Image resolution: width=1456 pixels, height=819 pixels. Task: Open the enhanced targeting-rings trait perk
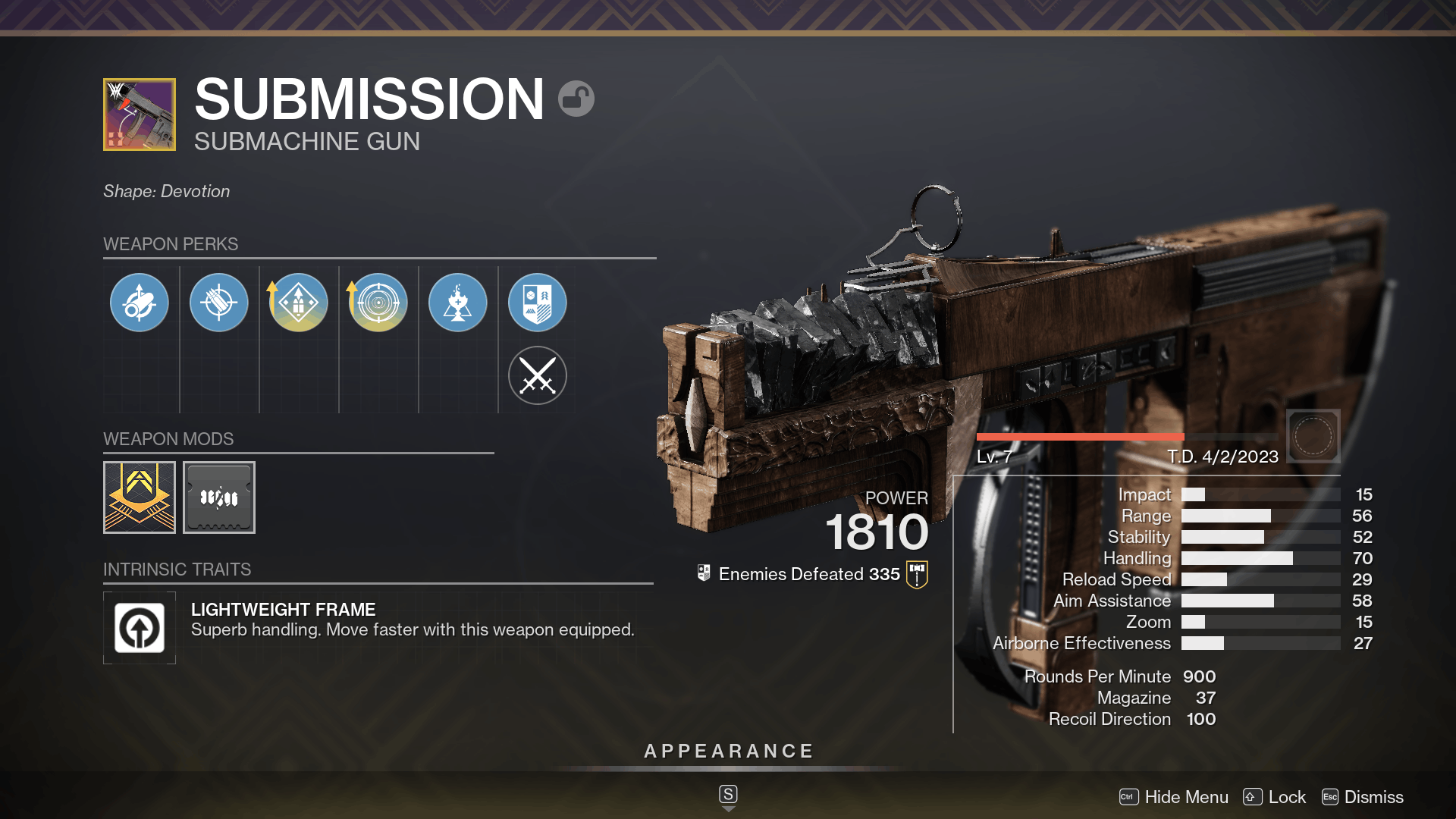pos(378,302)
